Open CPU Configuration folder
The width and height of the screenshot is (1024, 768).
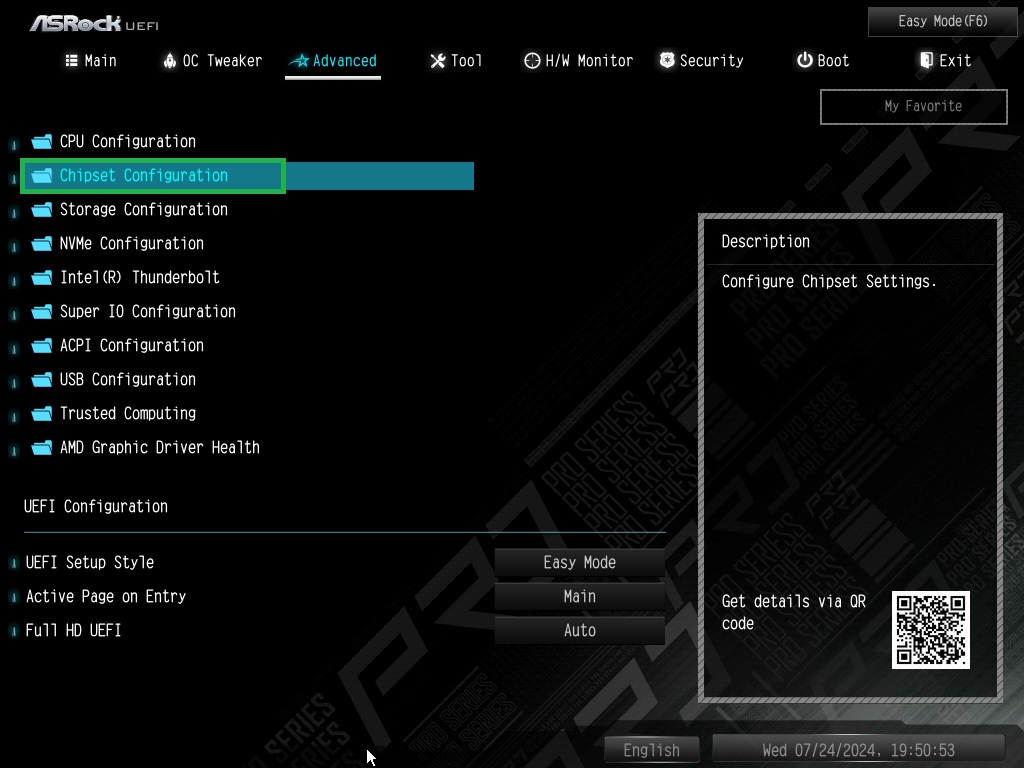click(x=127, y=142)
